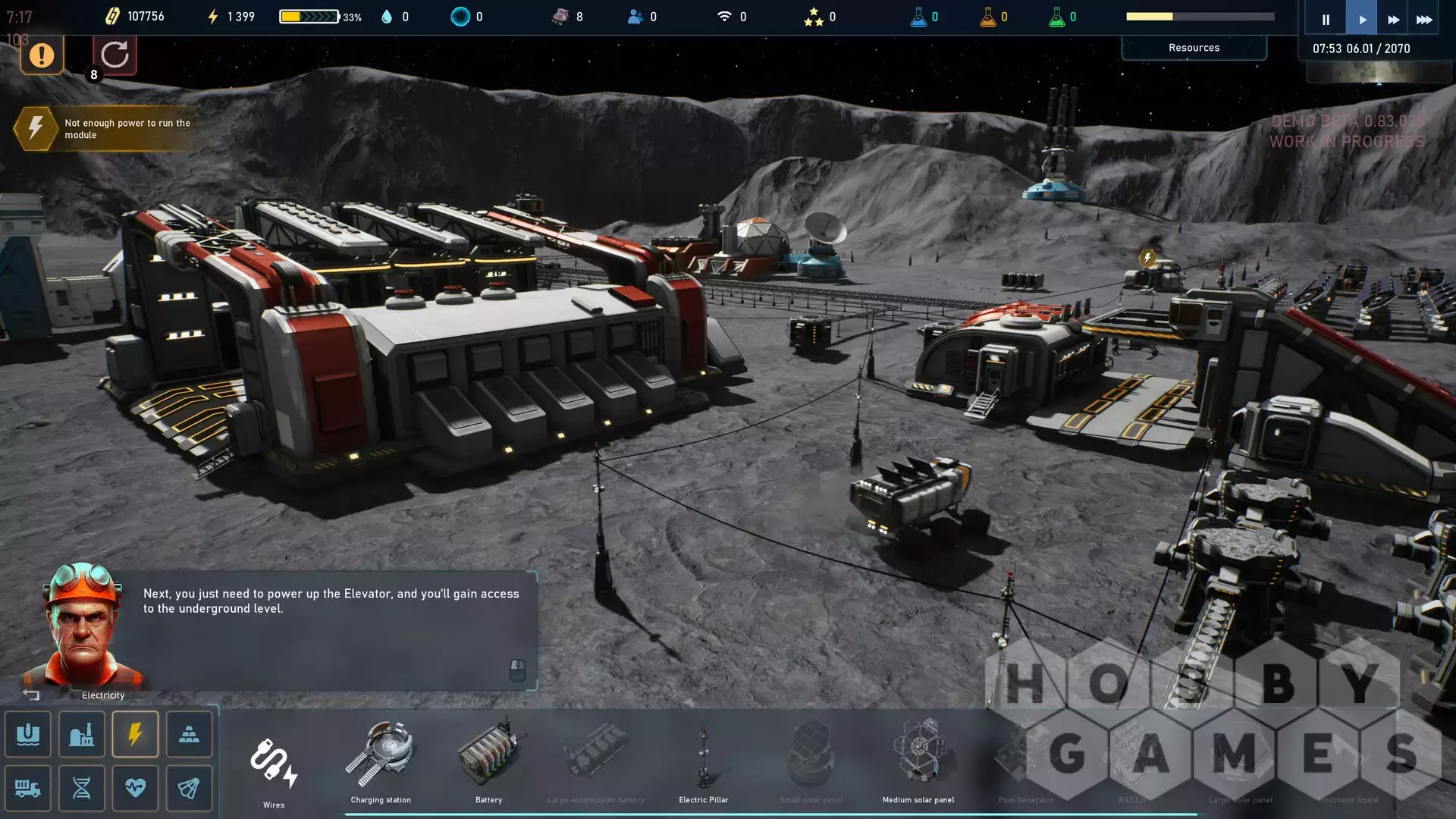Image resolution: width=1456 pixels, height=819 pixels.
Task: Set game speed to normal play
Action: pyautogui.click(x=1362, y=19)
